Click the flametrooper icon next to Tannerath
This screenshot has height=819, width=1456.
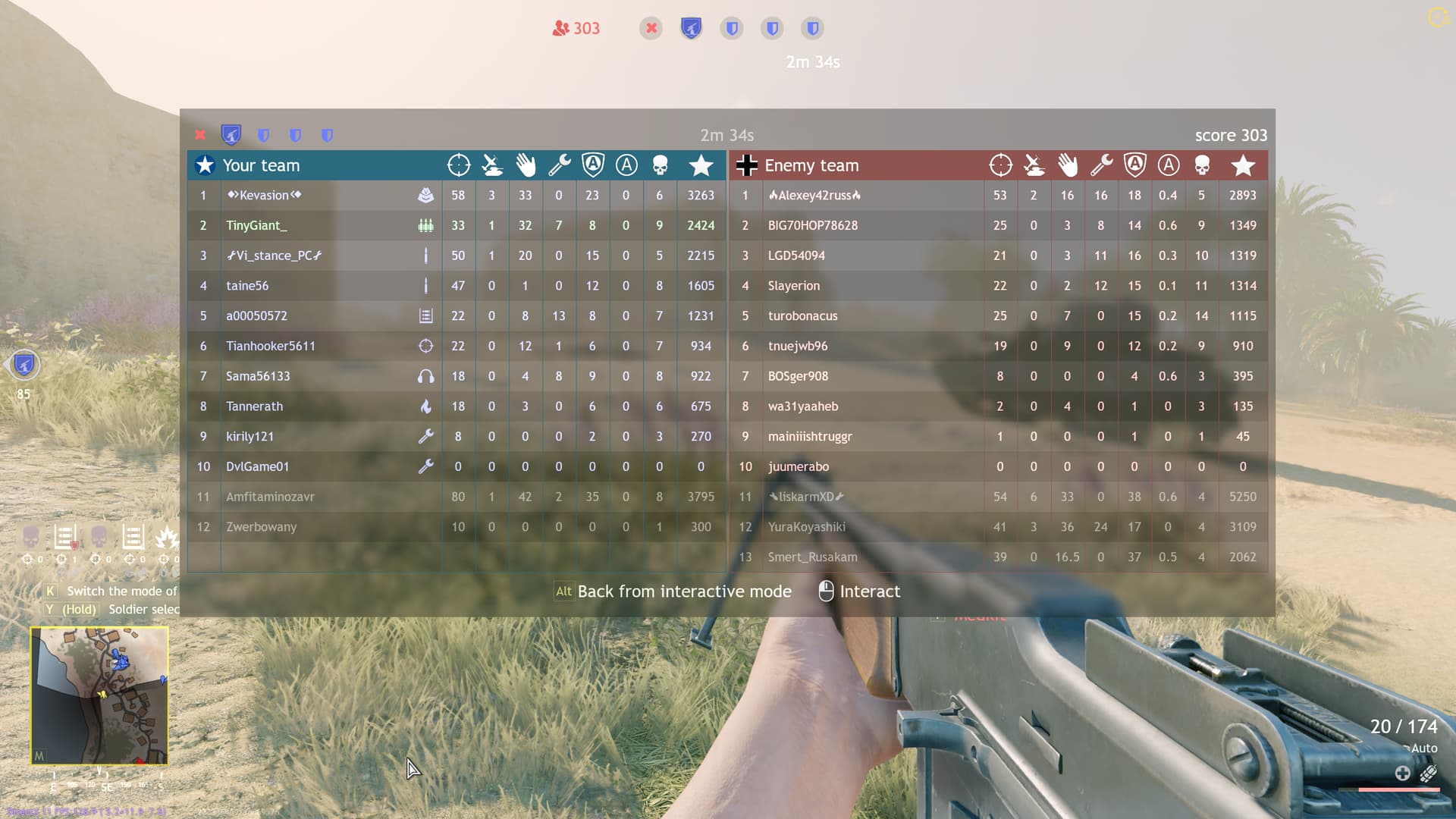tap(427, 406)
